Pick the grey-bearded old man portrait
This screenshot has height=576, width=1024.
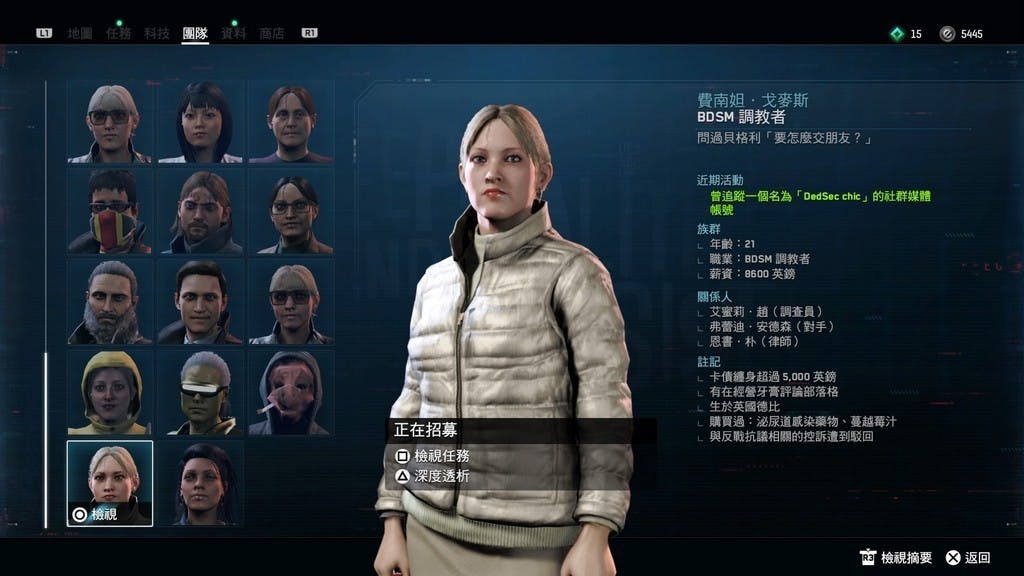click(110, 301)
